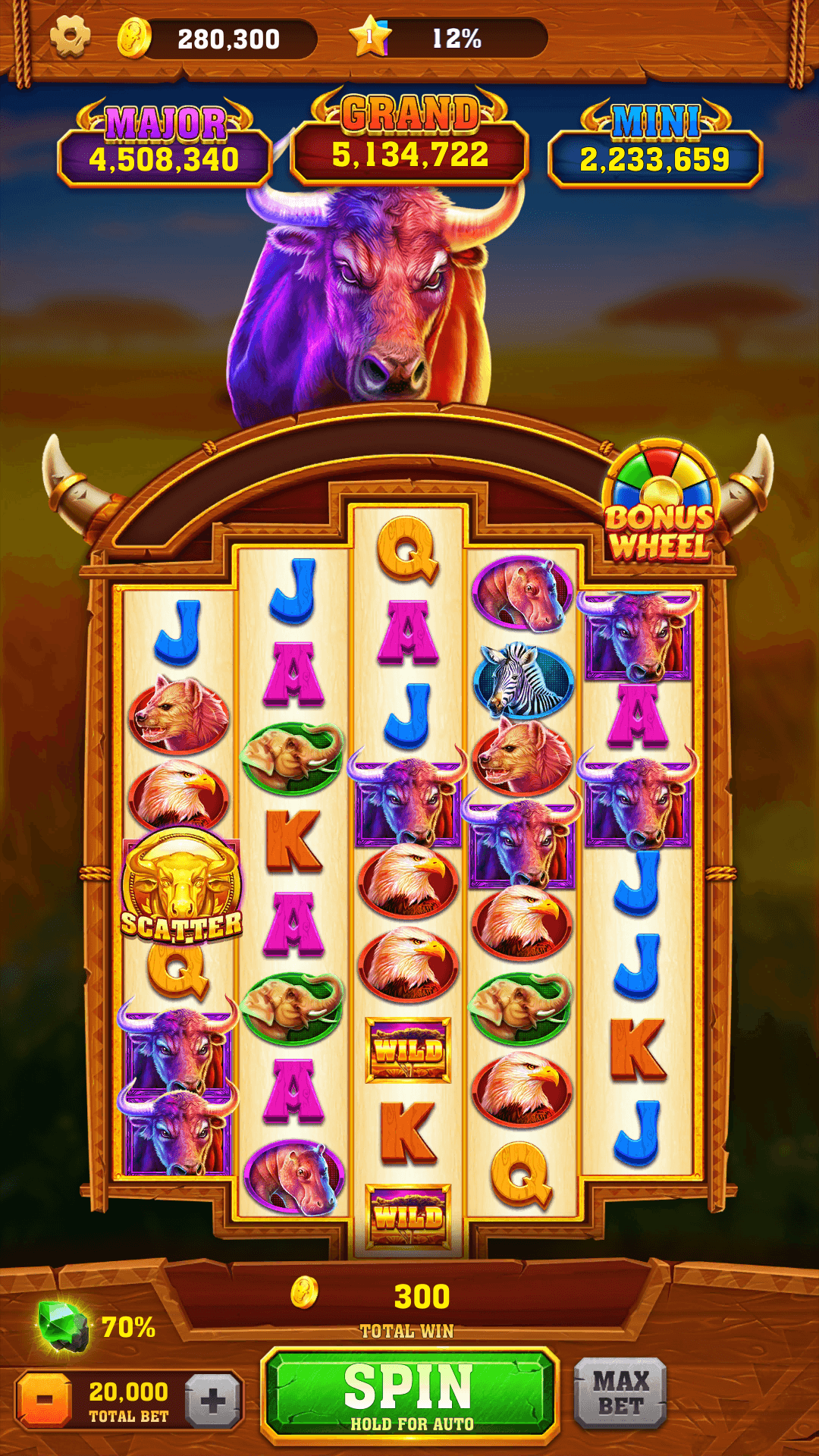Hit the green SPIN button
Image resolution: width=819 pixels, height=1456 pixels.
(x=409, y=1395)
